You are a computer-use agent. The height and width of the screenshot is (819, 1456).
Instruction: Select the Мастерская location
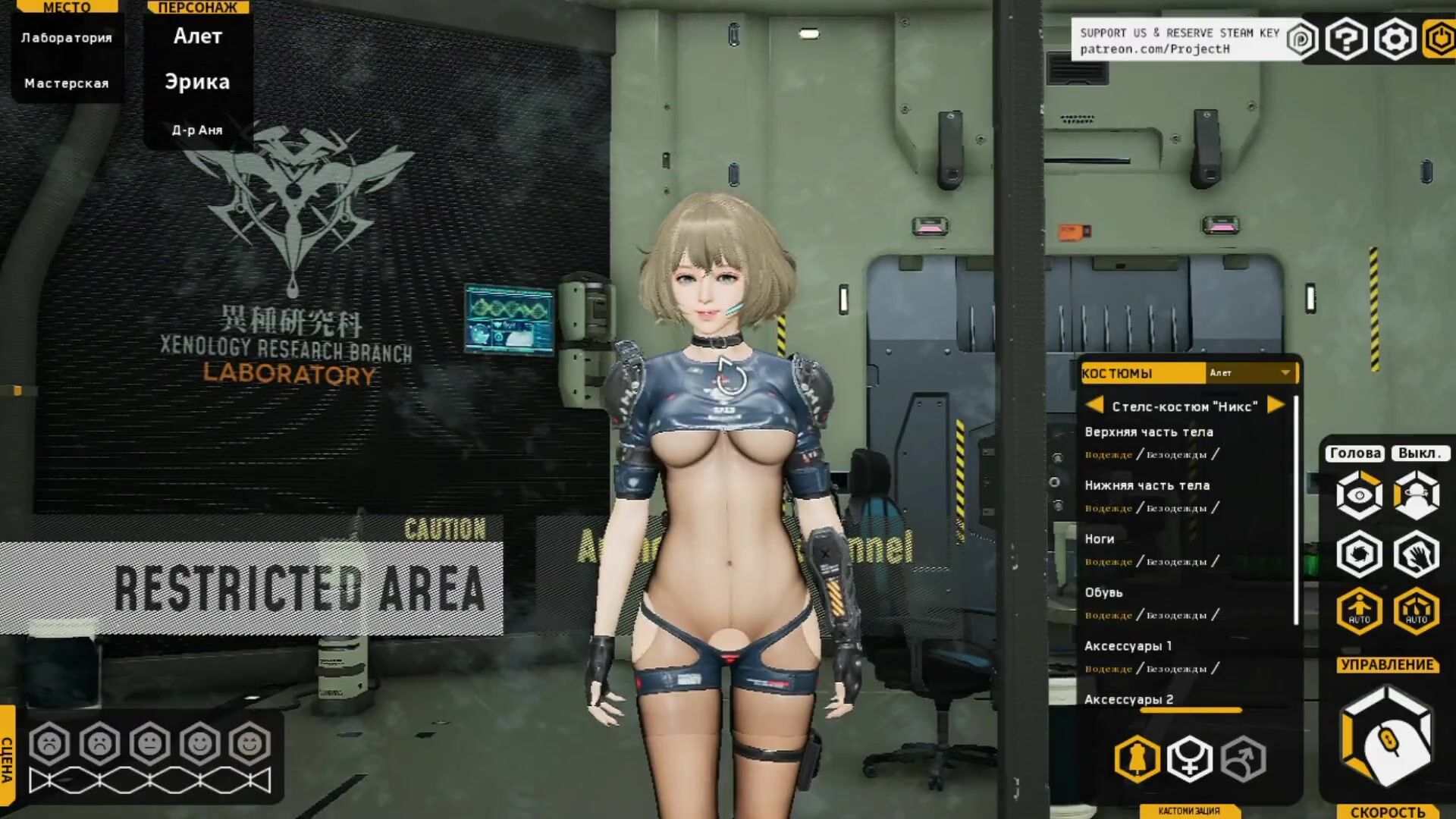[67, 83]
